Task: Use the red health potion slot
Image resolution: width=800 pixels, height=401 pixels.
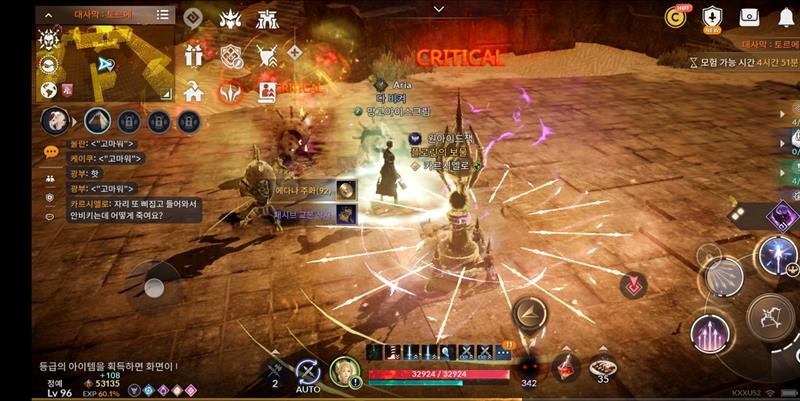Action: pyautogui.click(x=565, y=366)
